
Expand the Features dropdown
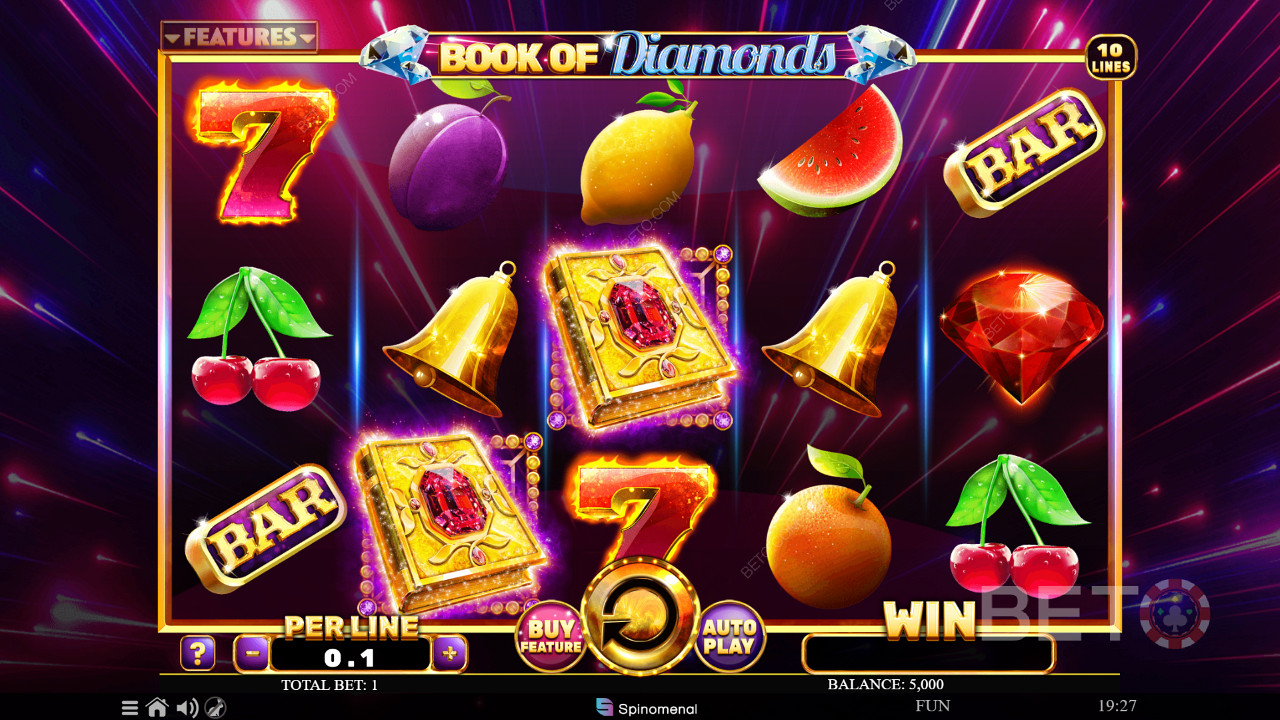coord(239,37)
